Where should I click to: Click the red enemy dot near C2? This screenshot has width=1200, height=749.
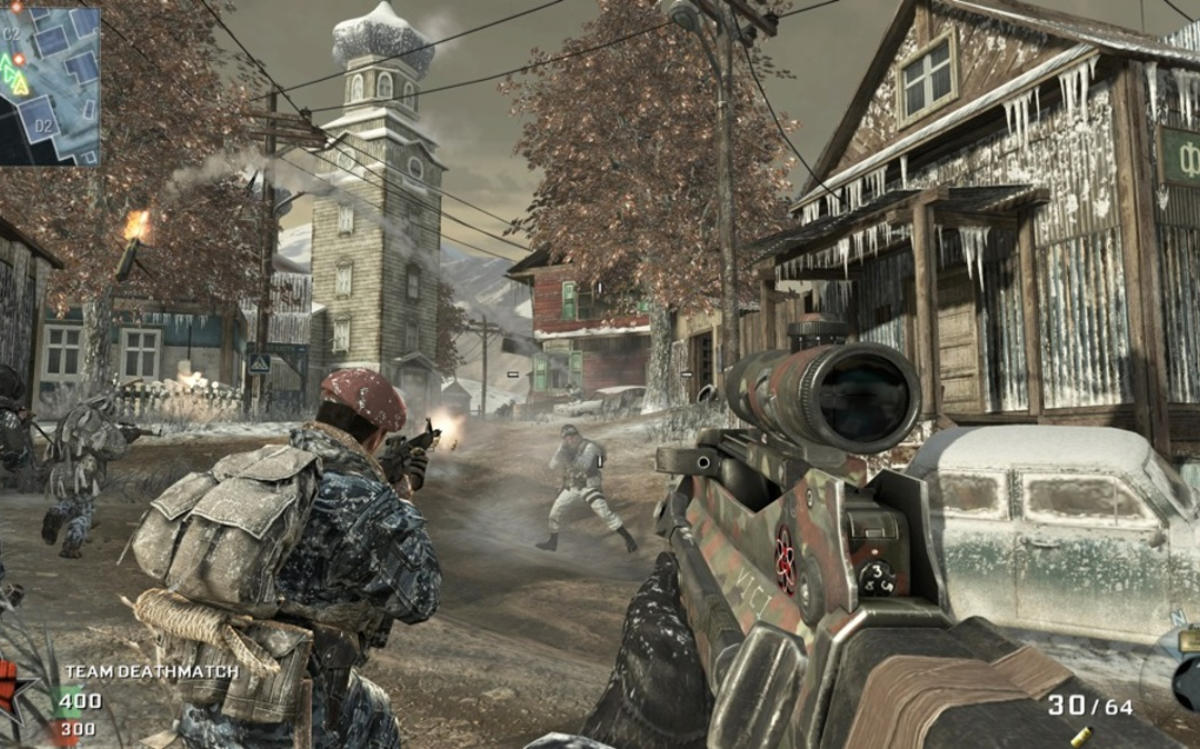point(19,59)
